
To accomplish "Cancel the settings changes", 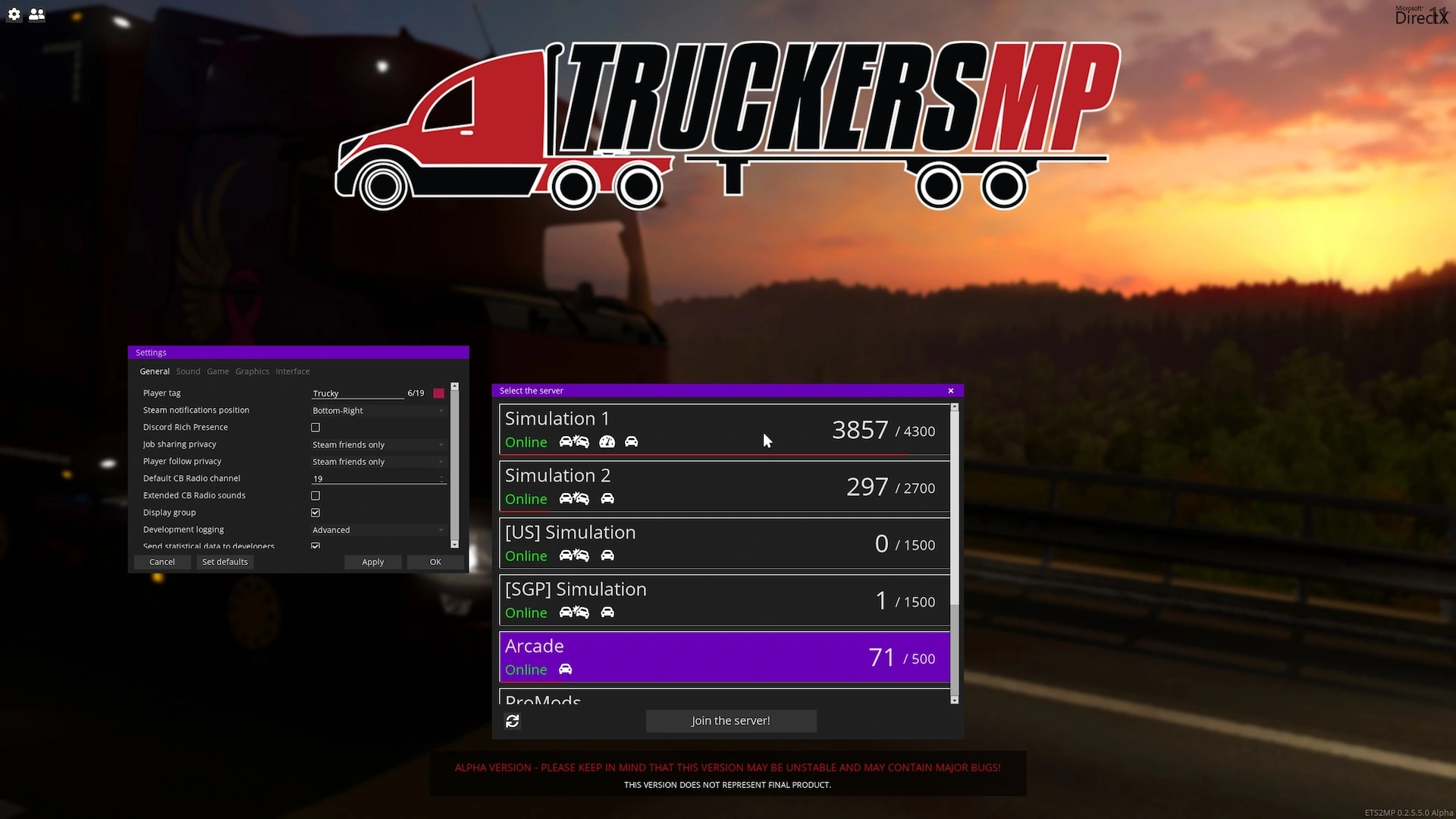I will coord(162,562).
